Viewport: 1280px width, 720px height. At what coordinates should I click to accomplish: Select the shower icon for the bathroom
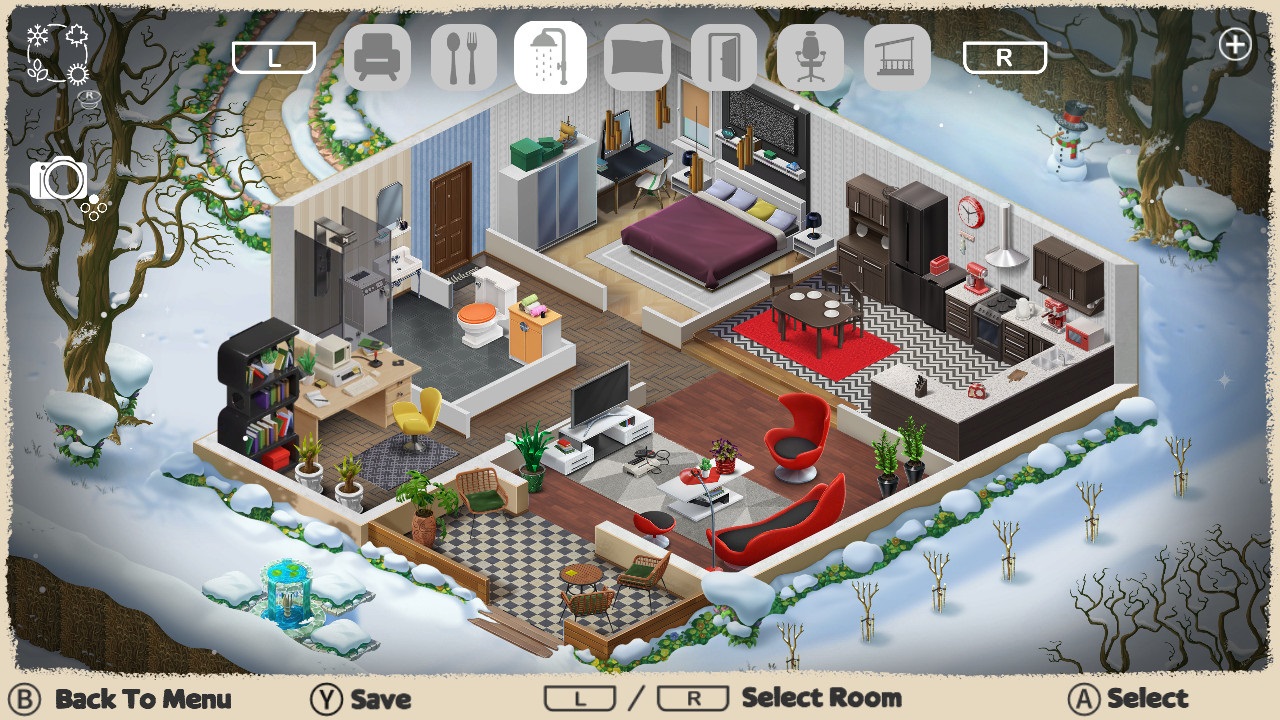point(551,57)
